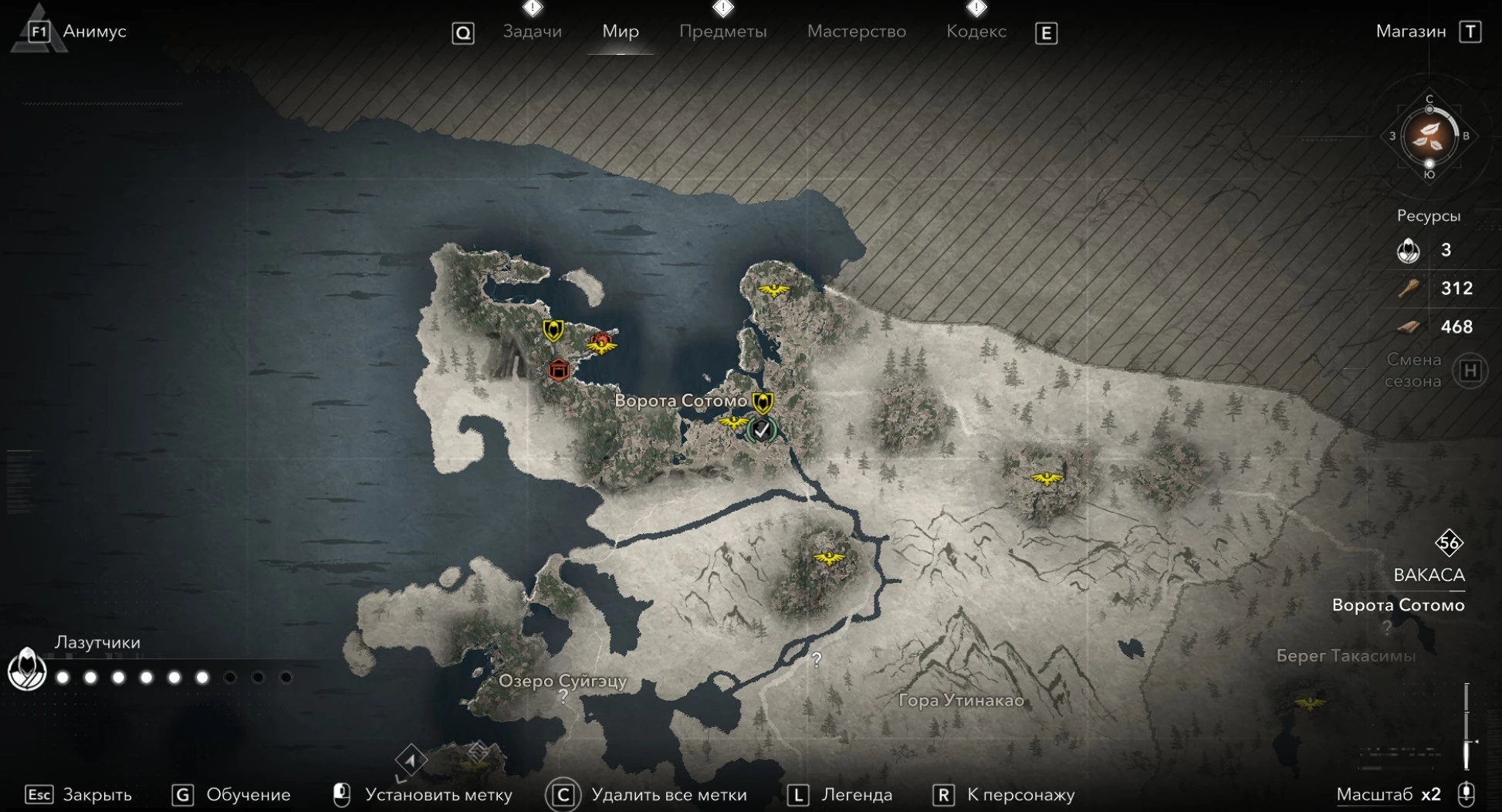1502x812 pixels.
Task: Switch to the Задачи tab
Action: point(532,32)
